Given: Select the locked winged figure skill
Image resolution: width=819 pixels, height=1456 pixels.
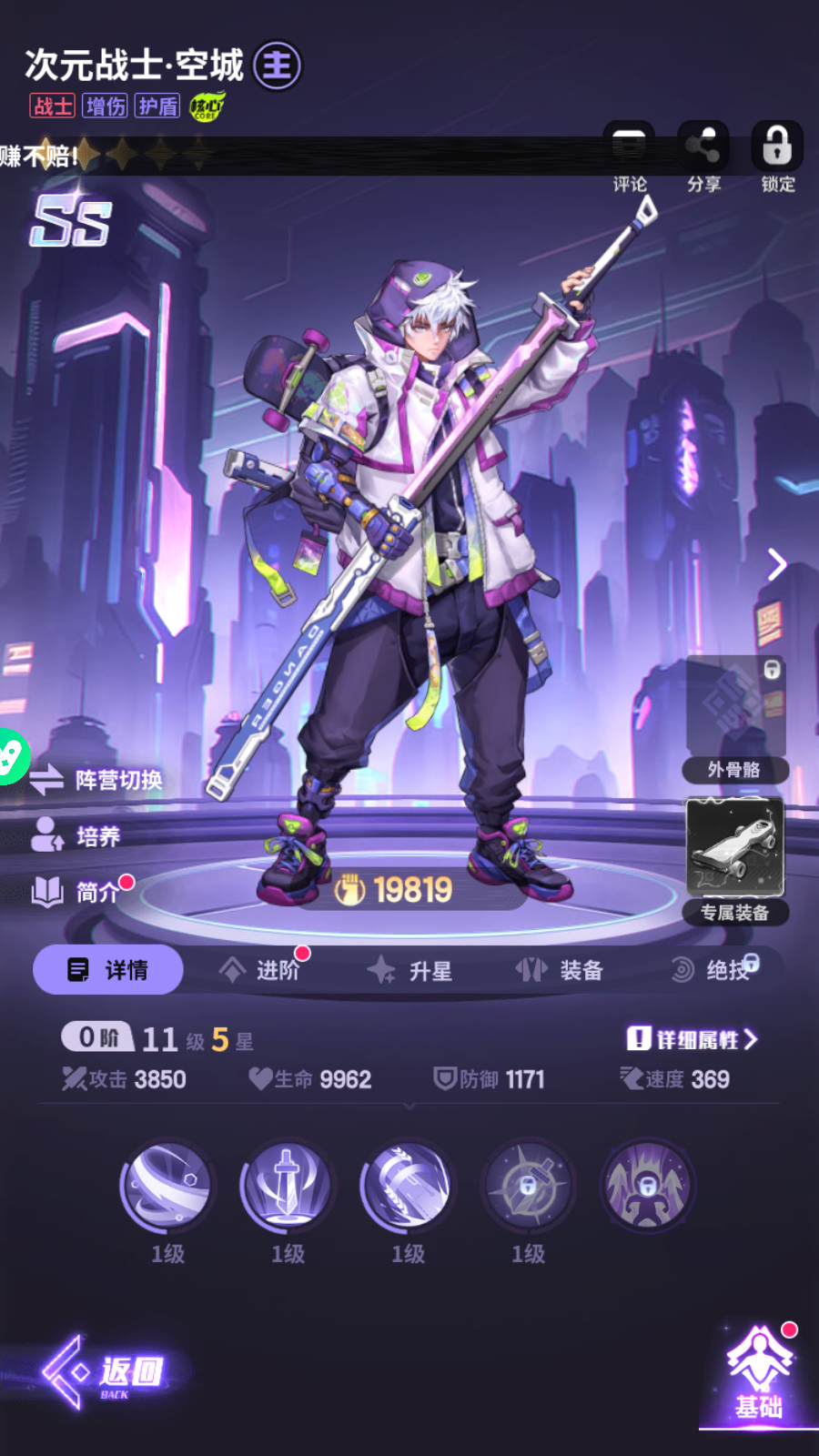Looking at the screenshot, I should [x=647, y=1186].
